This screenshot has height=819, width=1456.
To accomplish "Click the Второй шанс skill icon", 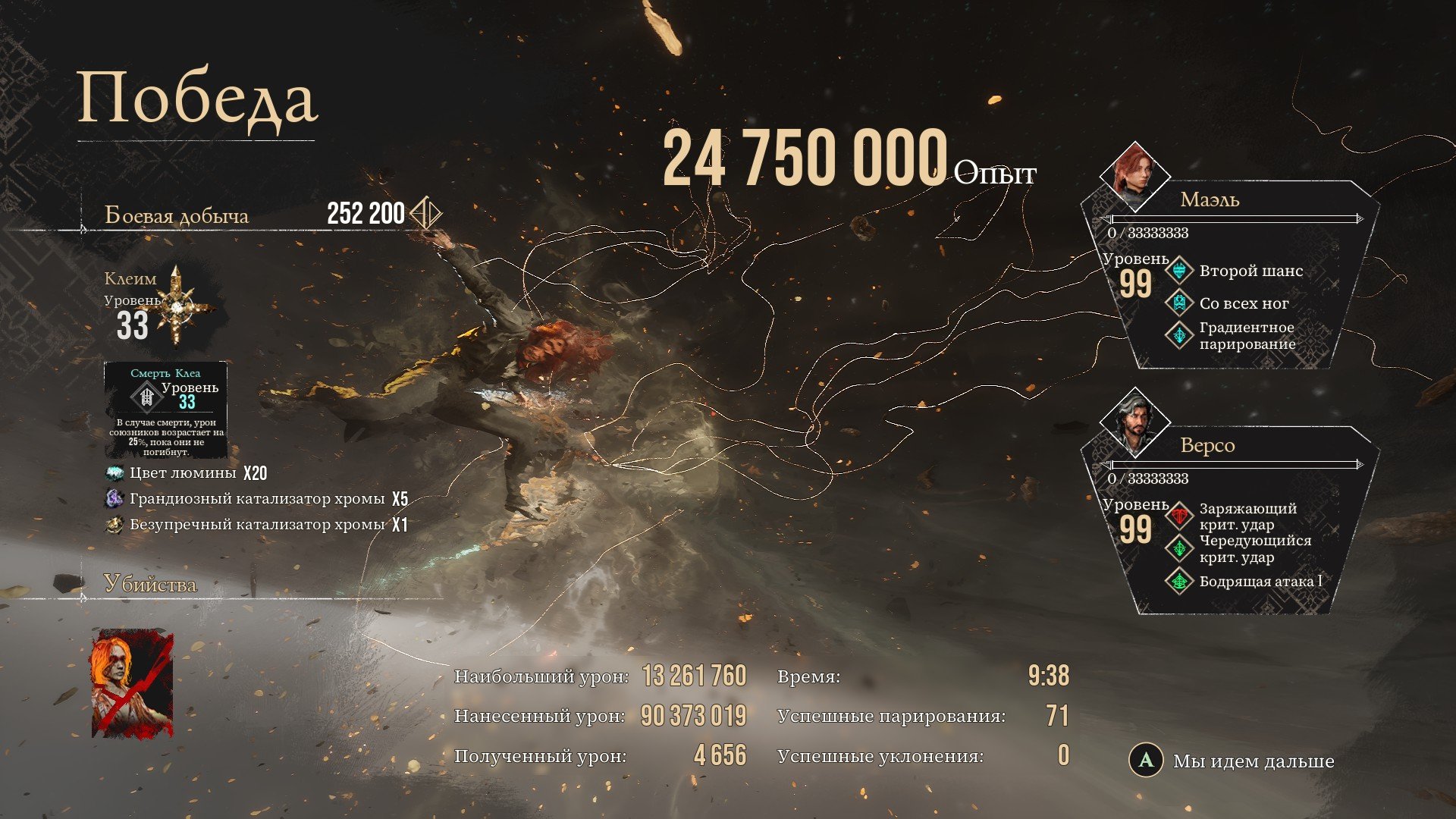I will click(x=1179, y=271).
